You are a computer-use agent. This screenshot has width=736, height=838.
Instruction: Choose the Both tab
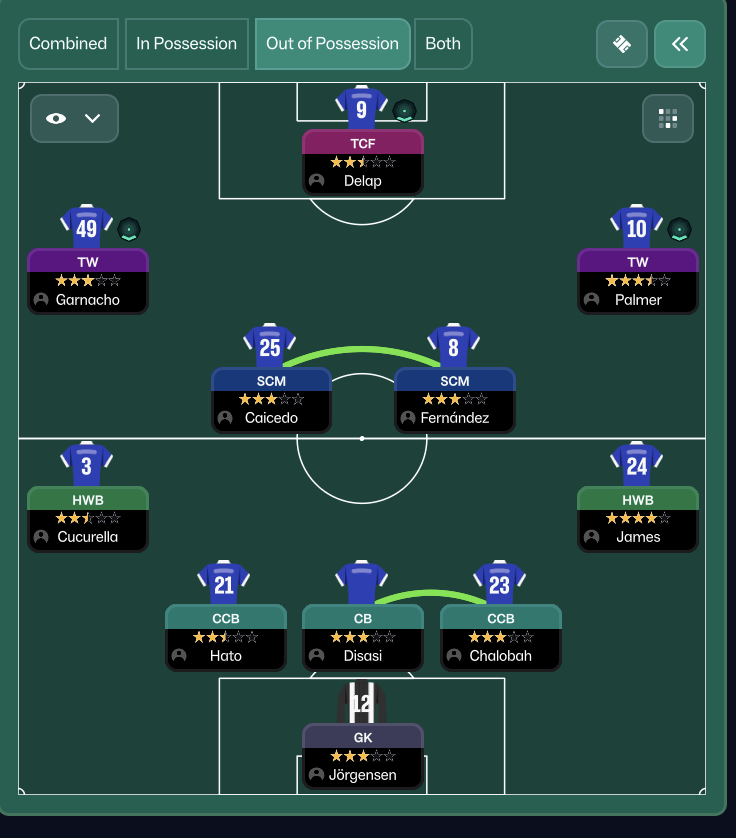tap(443, 44)
